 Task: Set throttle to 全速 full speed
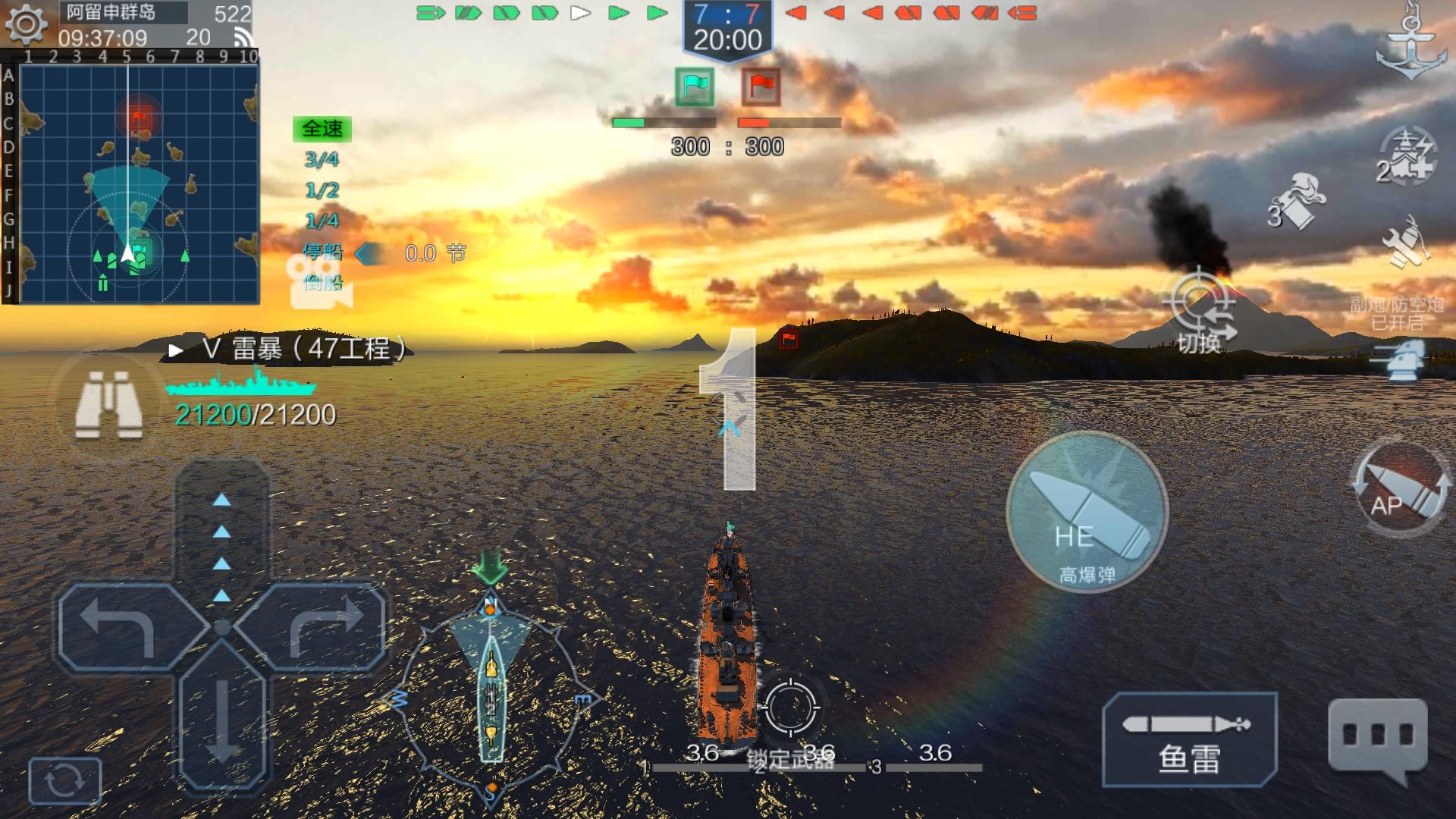coord(323,129)
